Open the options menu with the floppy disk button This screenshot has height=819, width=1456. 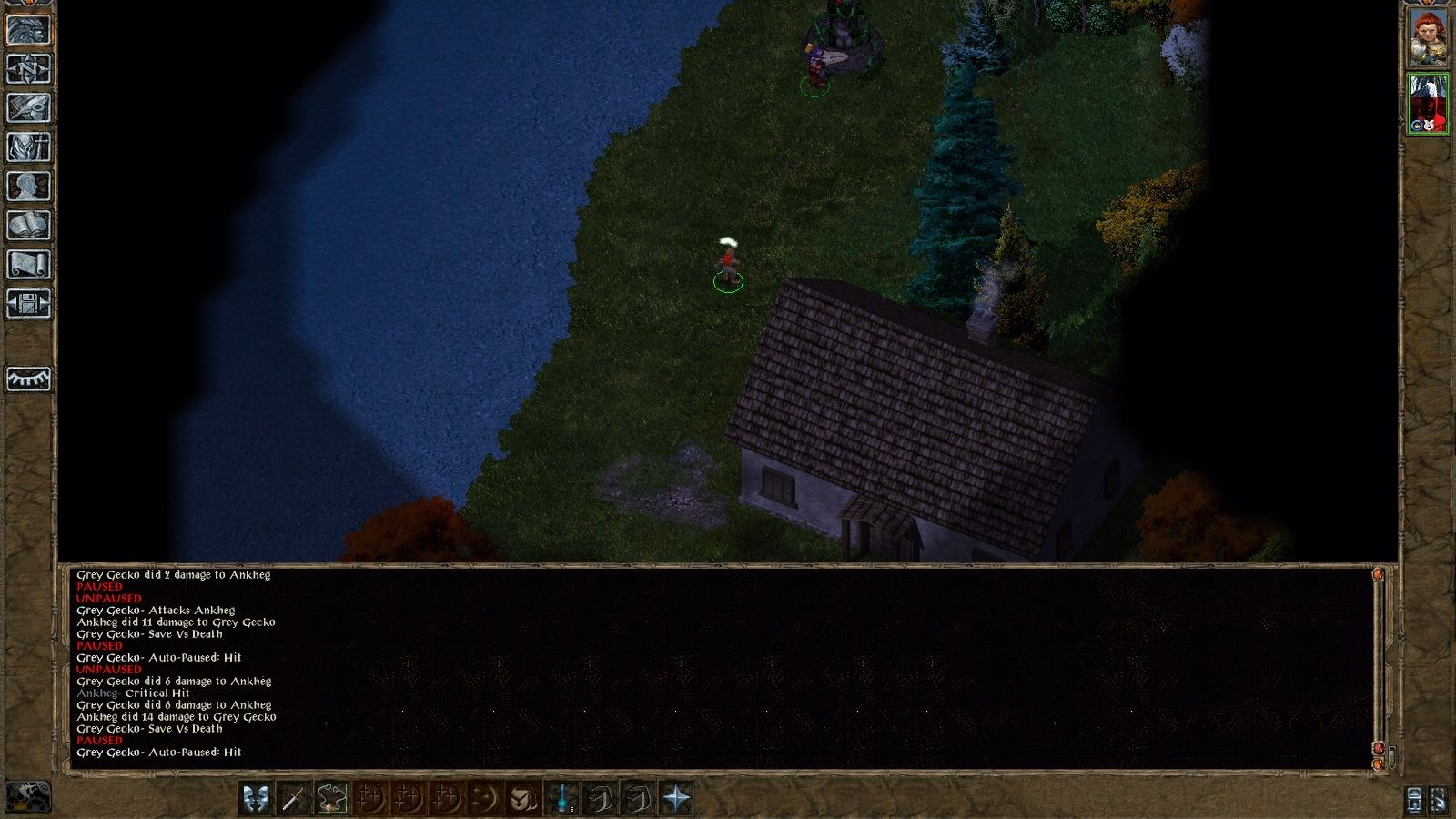click(x=28, y=304)
